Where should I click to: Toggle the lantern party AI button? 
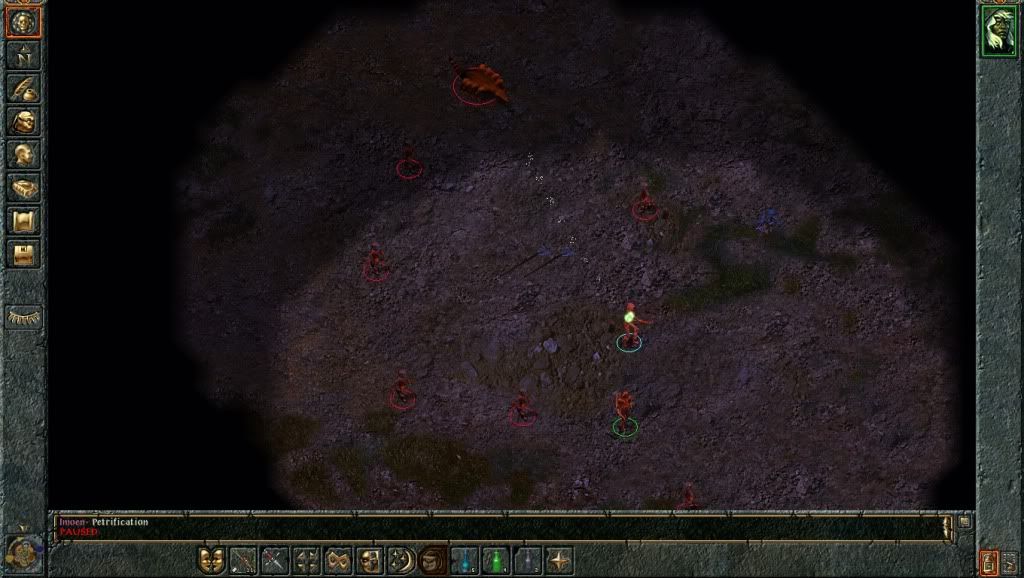(x=989, y=561)
